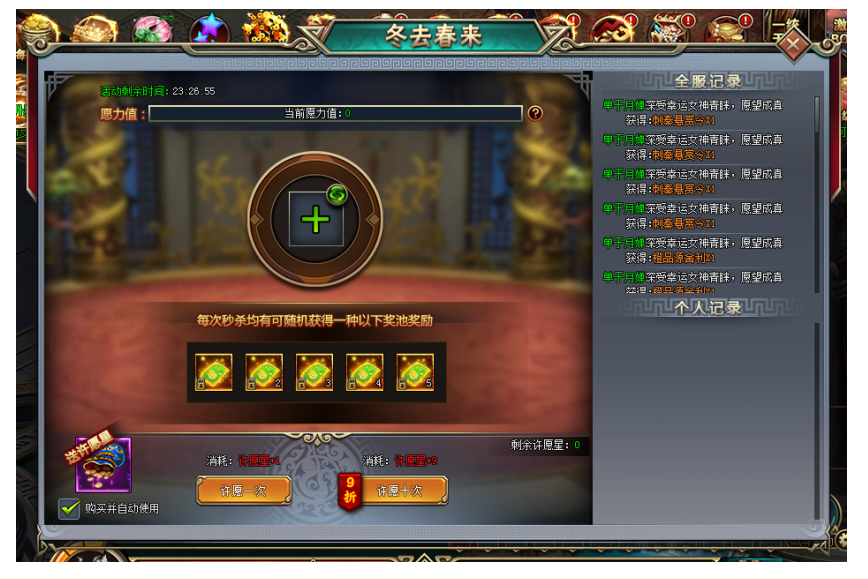
Task: Select the unnumbered first reward pool item
Action: (x=214, y=372)
